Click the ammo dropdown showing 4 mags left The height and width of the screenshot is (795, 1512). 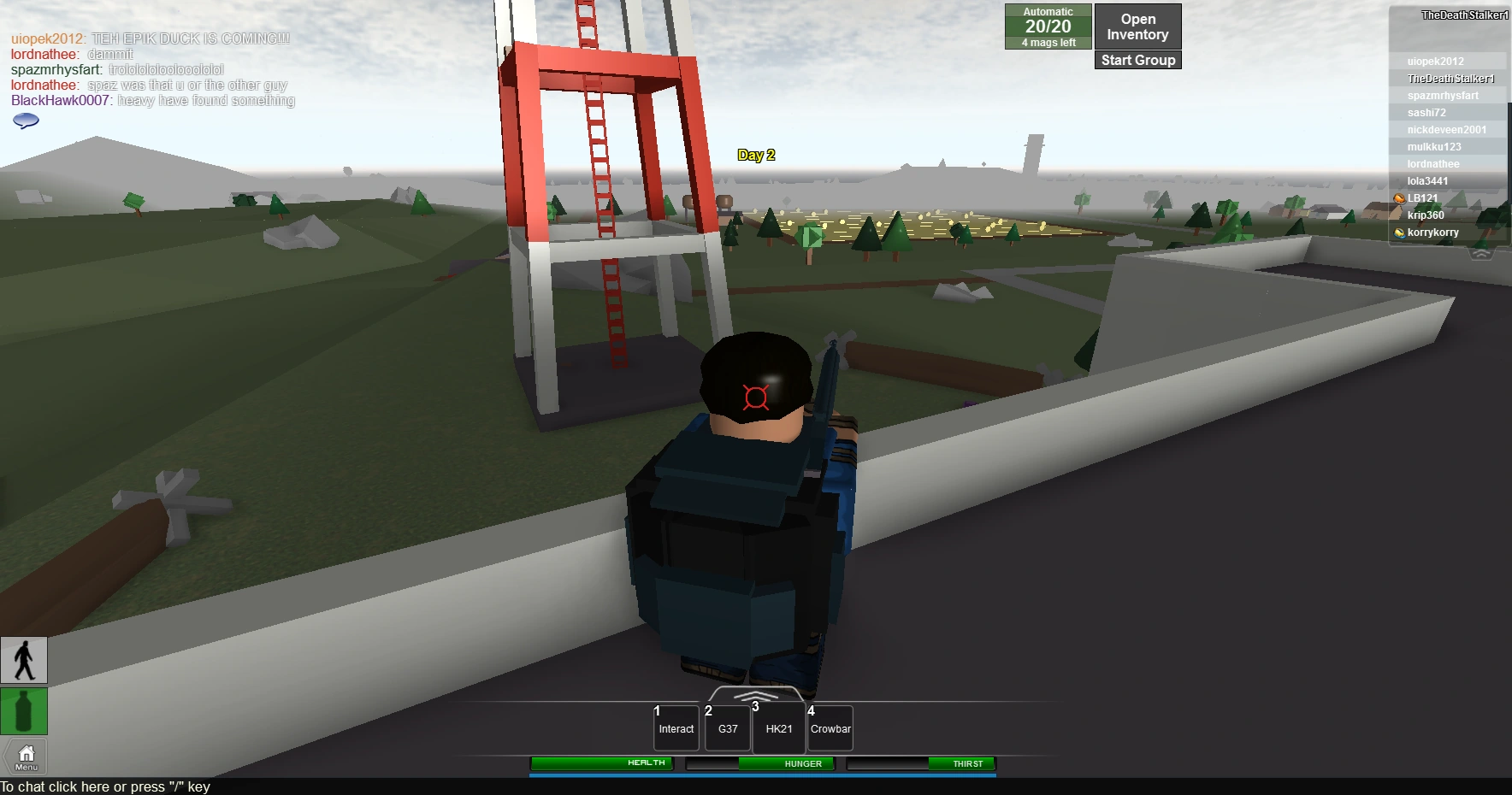[x=1048, y=42]
